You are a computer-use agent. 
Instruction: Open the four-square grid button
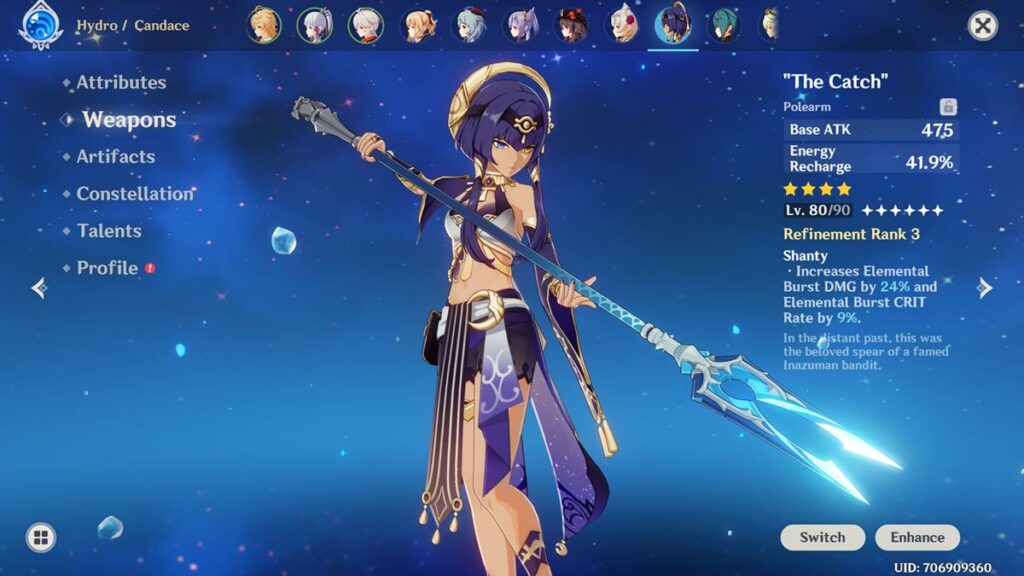tap(41, 538)
